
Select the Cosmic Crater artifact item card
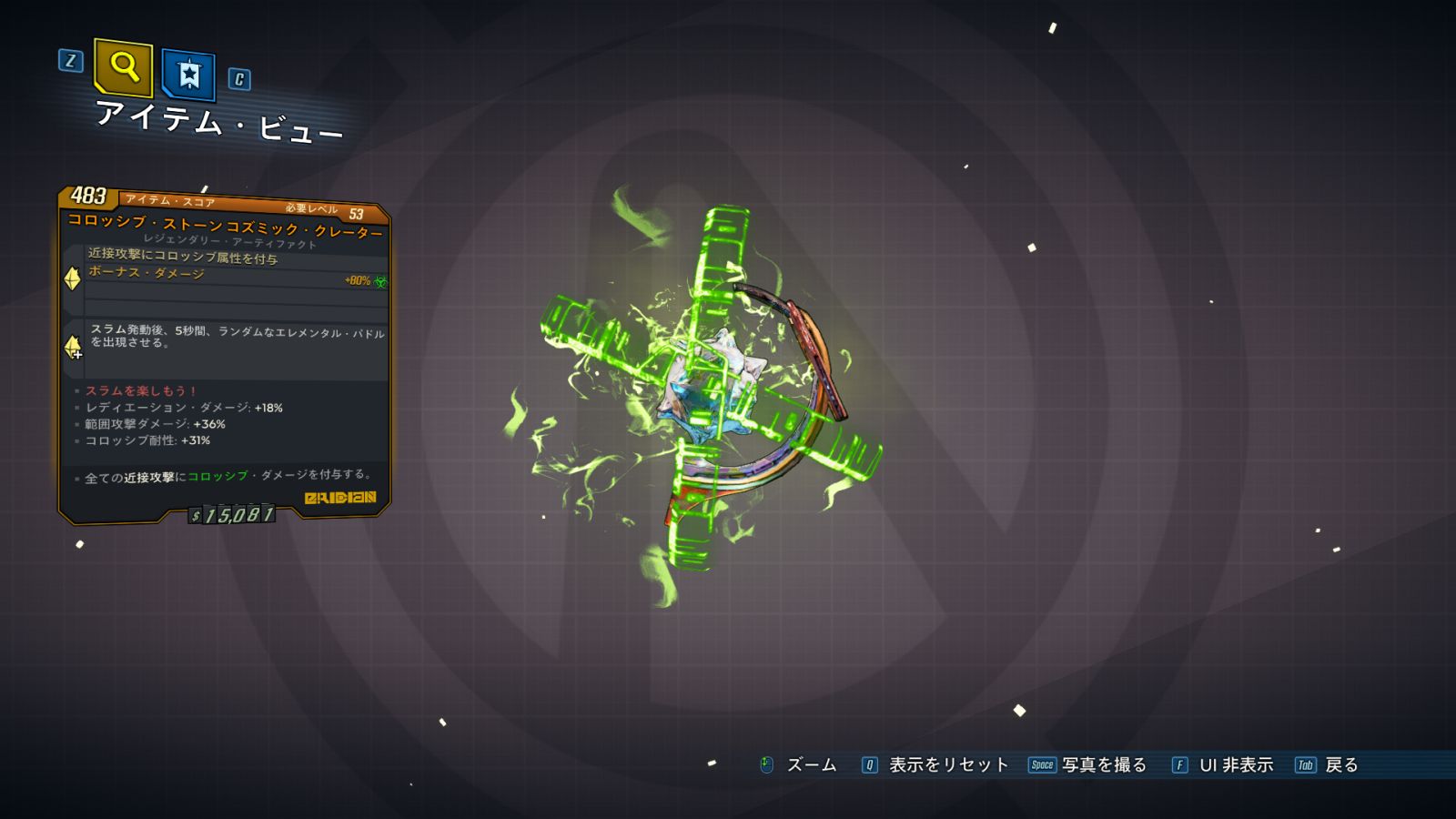click(x=225, y=355)
